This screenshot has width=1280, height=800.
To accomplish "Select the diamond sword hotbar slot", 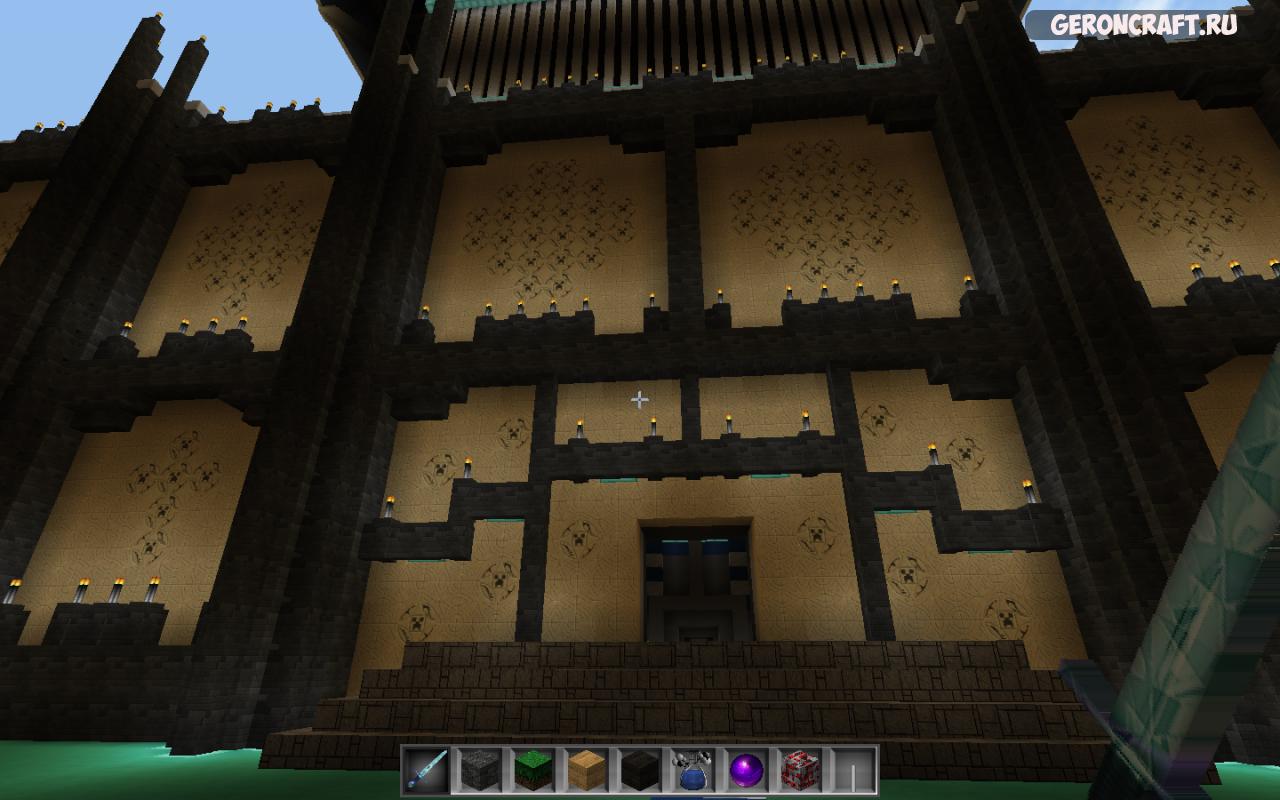I will (427, 770).
